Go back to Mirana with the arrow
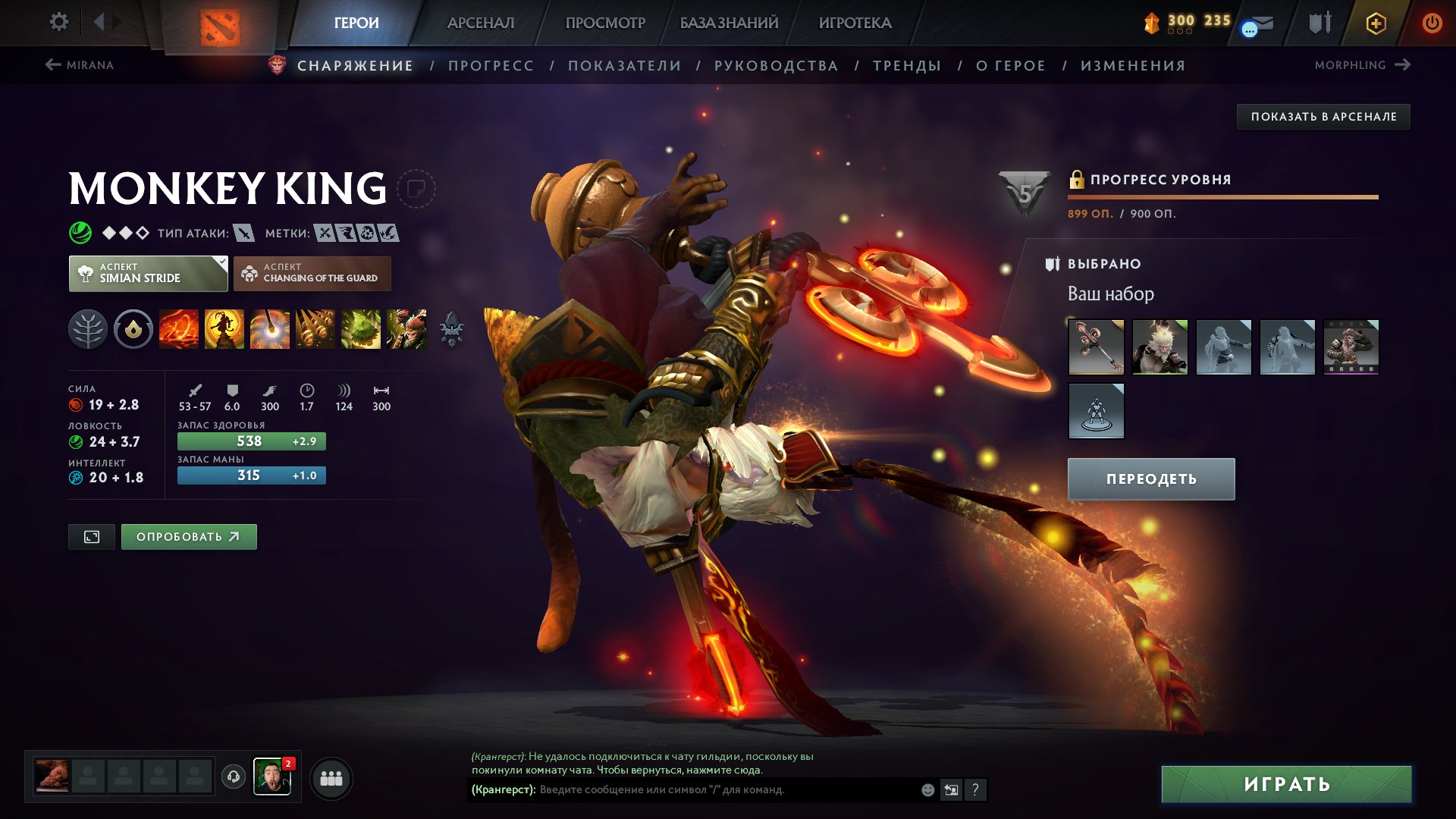 52,64
